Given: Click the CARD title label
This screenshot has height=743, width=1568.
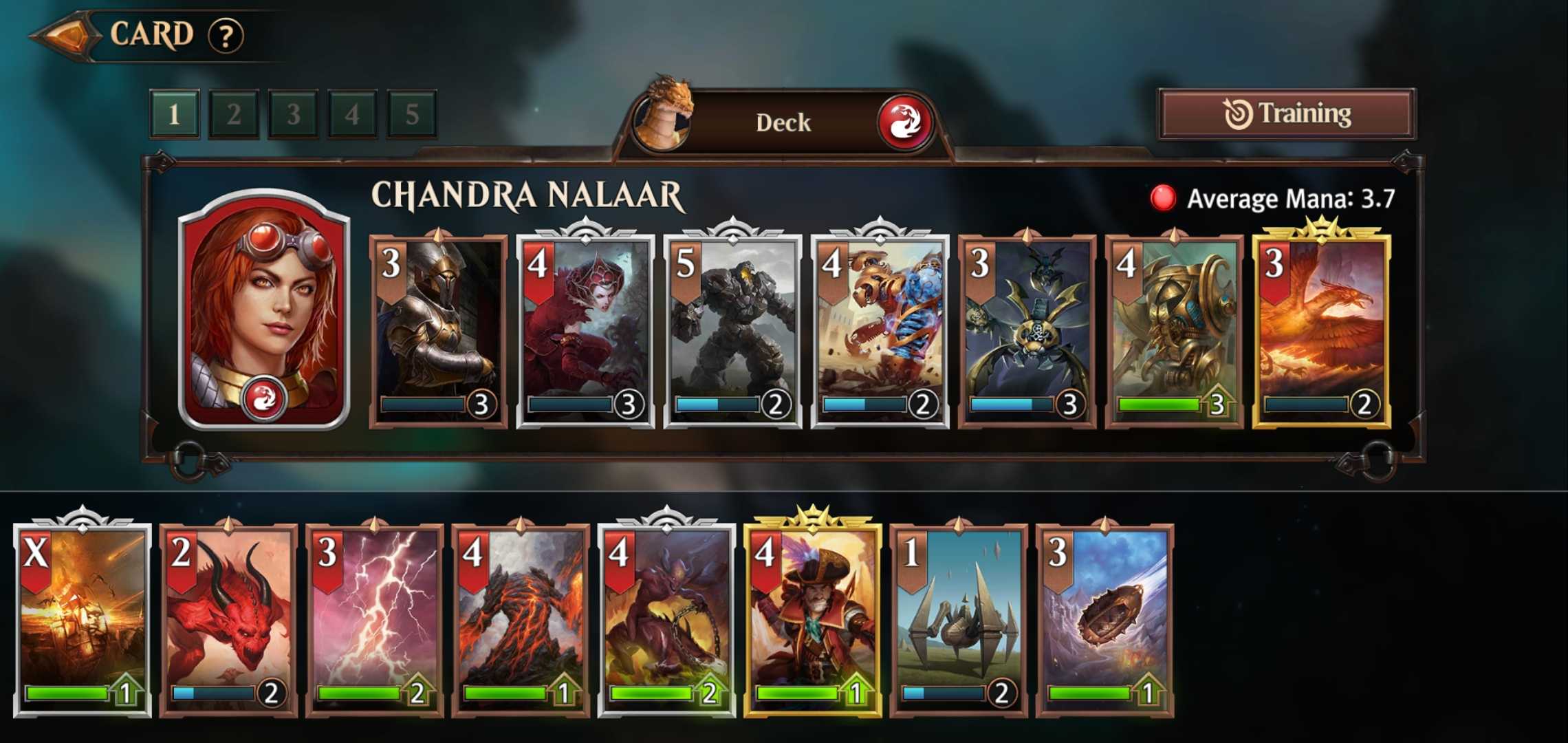Looking at the screenshot, I should tap(153, 33).
